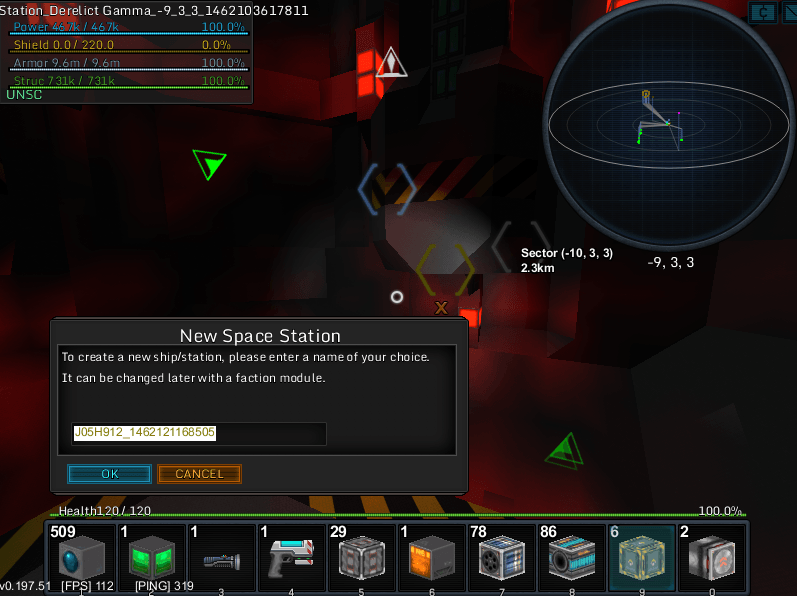The width and height of the screenshot is (797, 596).
Task: Select the blue-lens grey block with 509 count
Action: click(81, 558)
